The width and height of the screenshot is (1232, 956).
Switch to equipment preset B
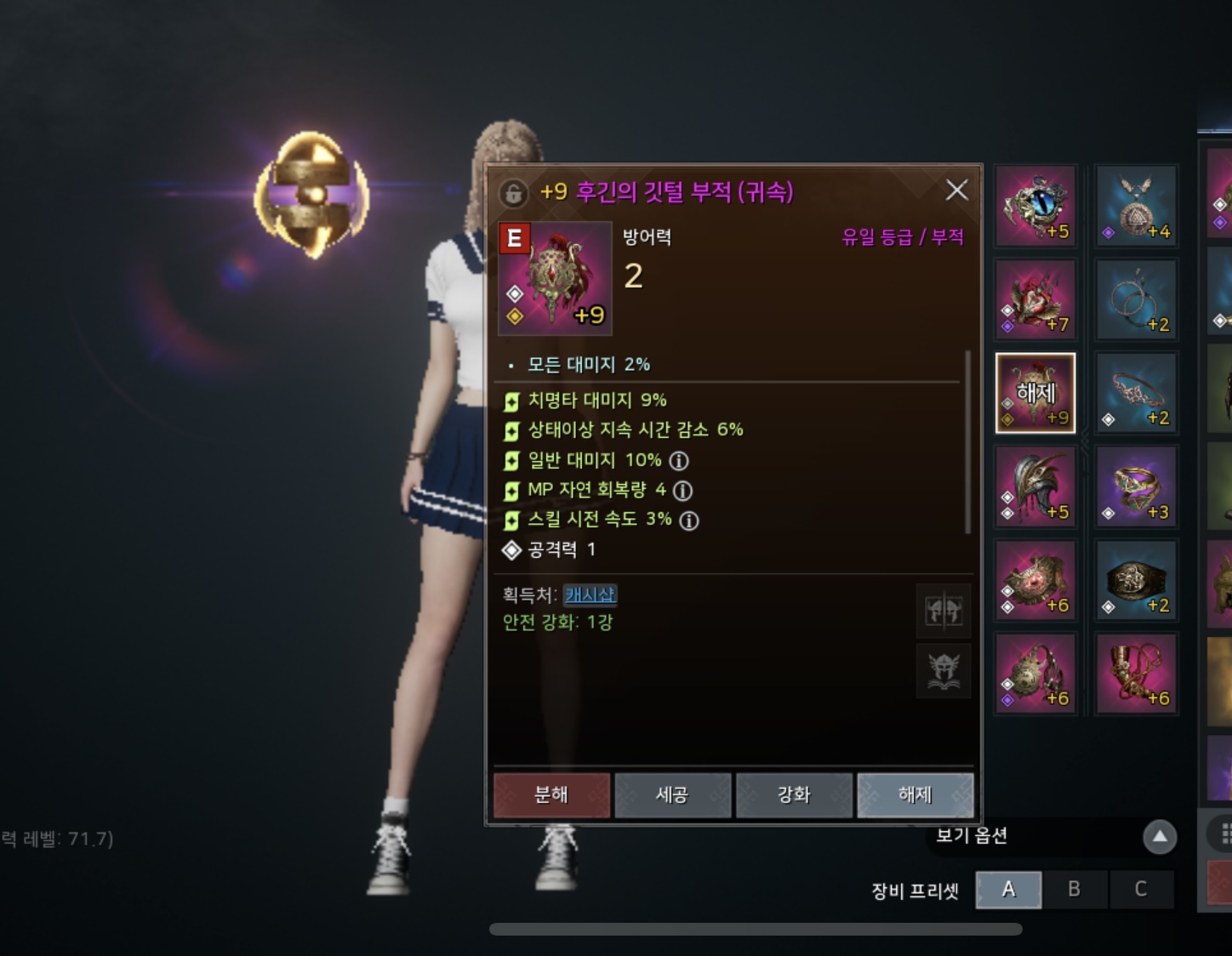1075,889
